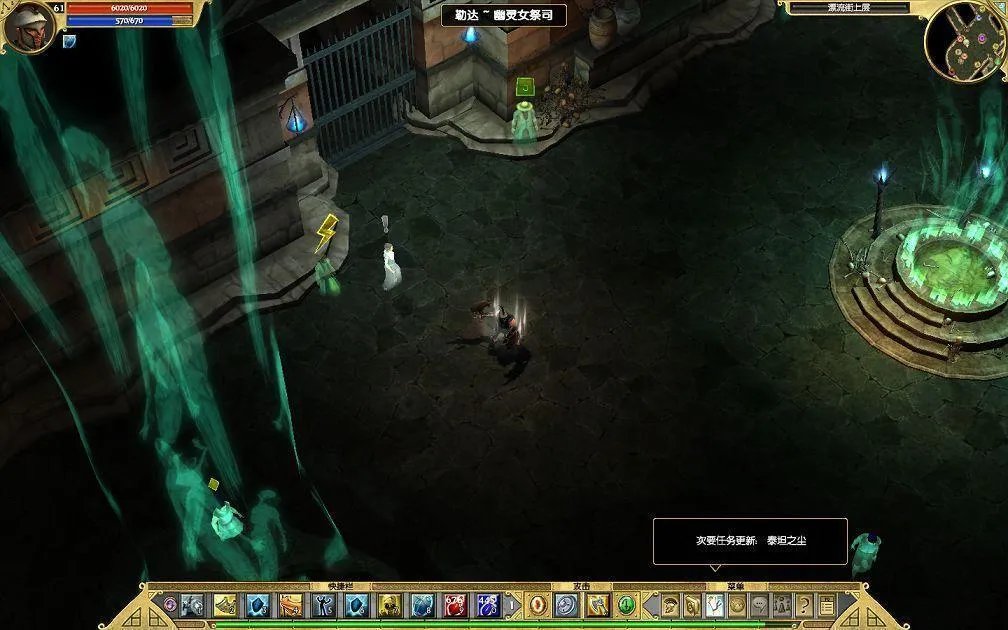Open the highlighted skills tree icon
The image size is (1008, 630).
pyautogui.click(x=715, y=605)
